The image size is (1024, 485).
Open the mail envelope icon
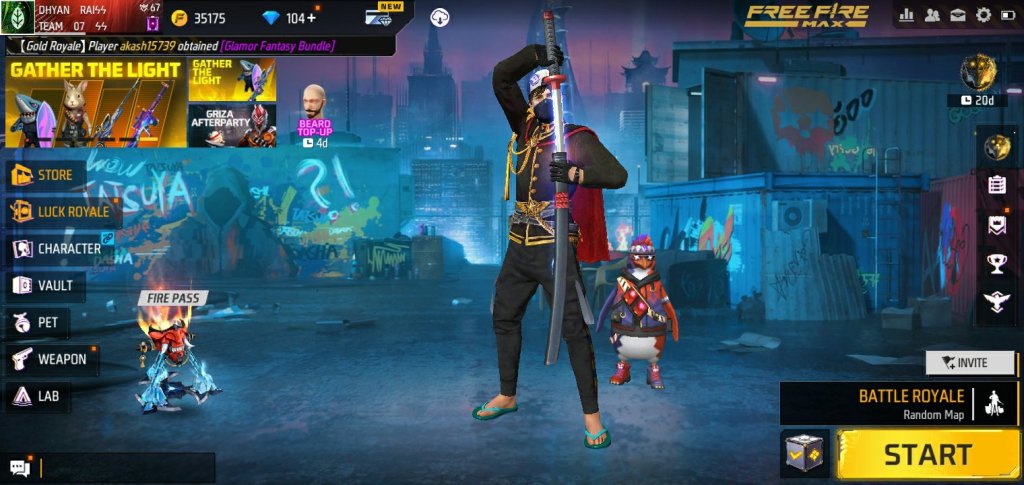[958, 15]
